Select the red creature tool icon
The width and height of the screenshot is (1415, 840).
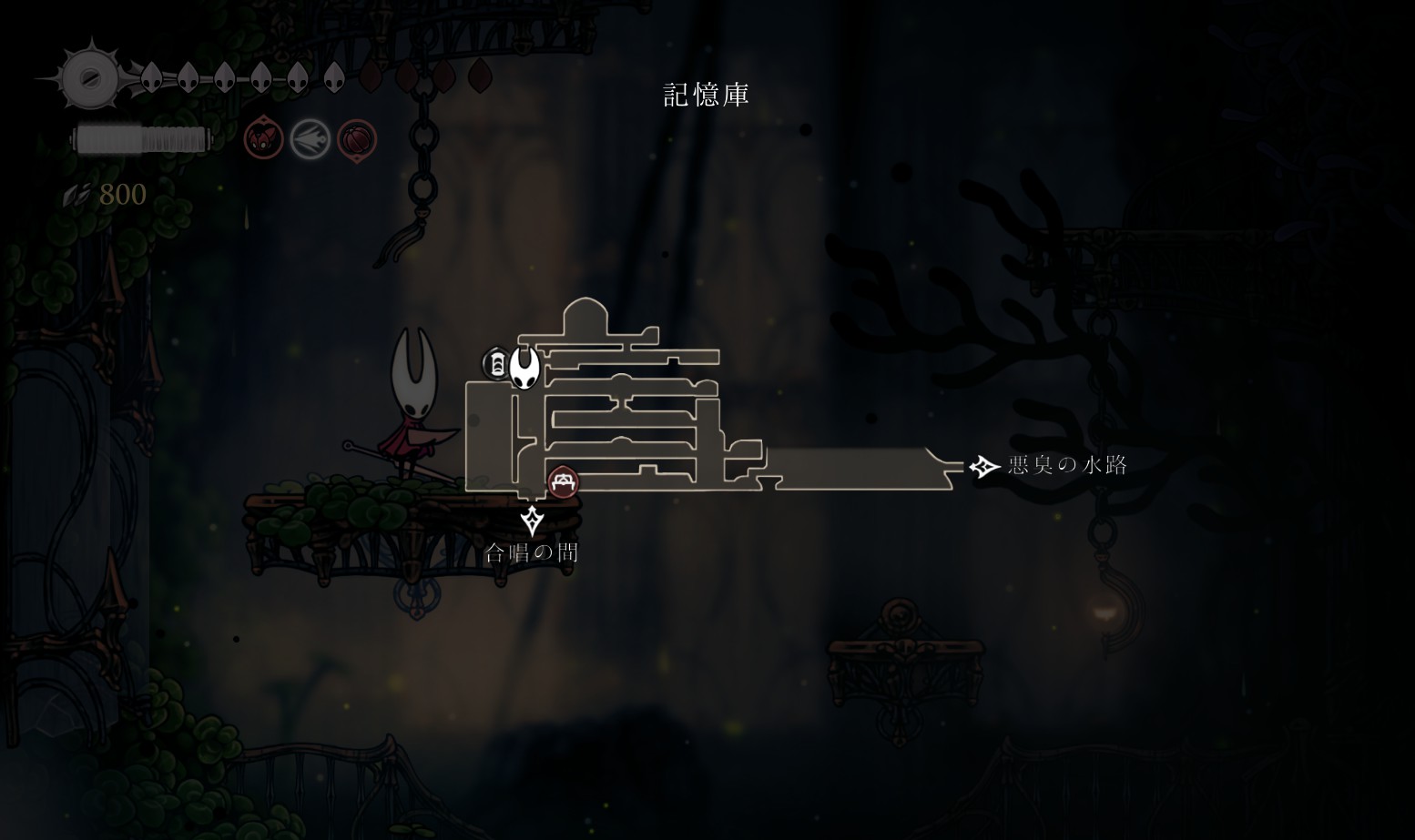(x=263, y=140)
